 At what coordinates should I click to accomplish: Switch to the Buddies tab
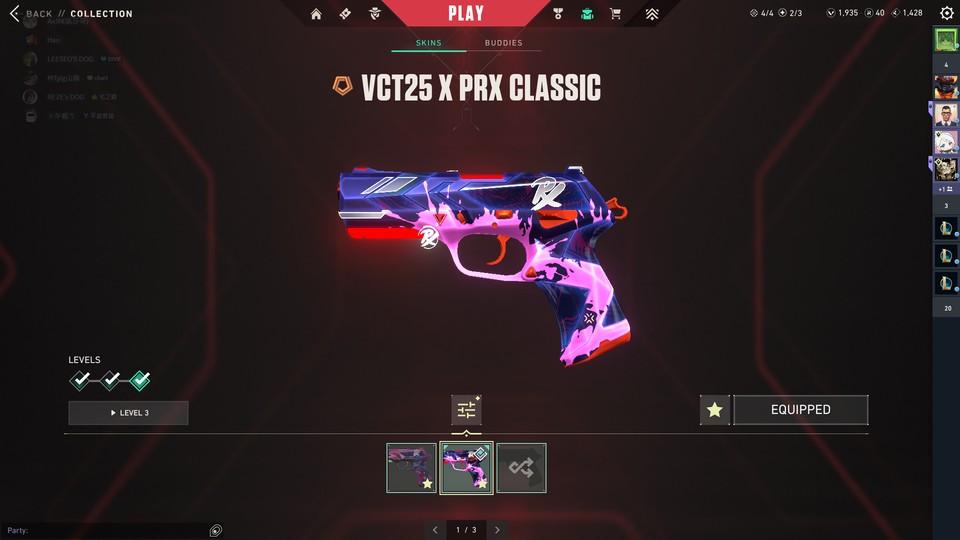503,43
